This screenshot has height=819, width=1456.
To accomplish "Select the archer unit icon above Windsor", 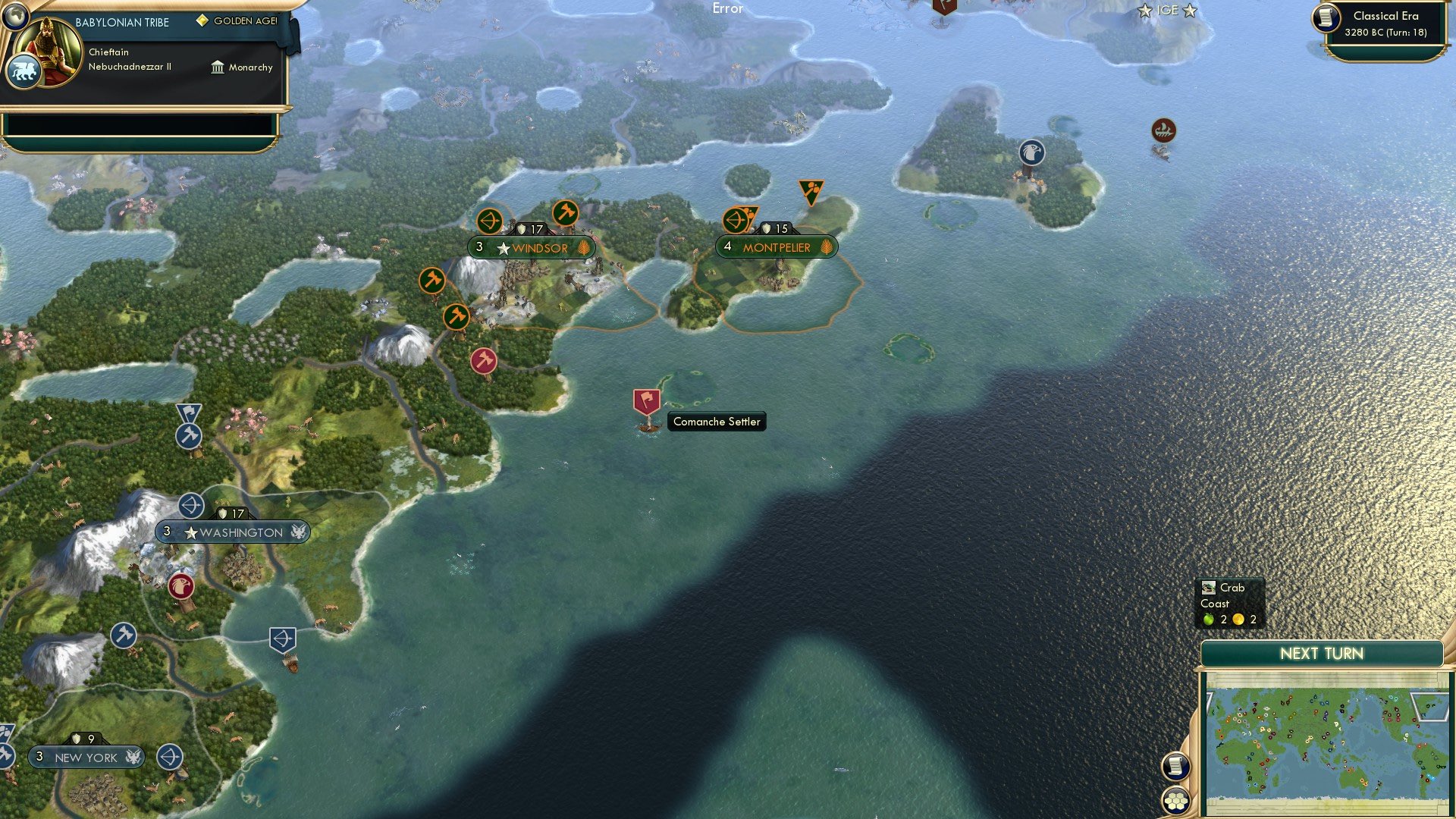I will click(x=491, y=222).
